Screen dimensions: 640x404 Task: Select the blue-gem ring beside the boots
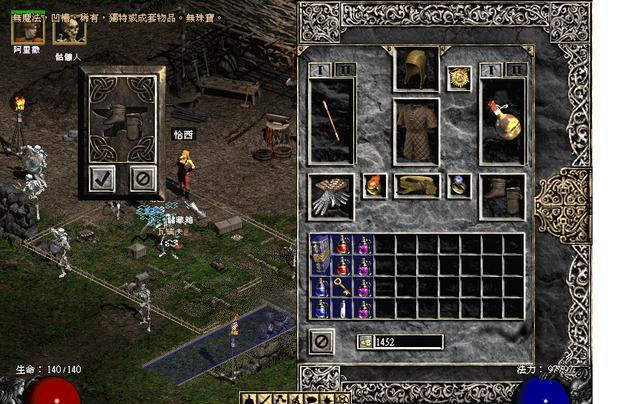[459, 185]
